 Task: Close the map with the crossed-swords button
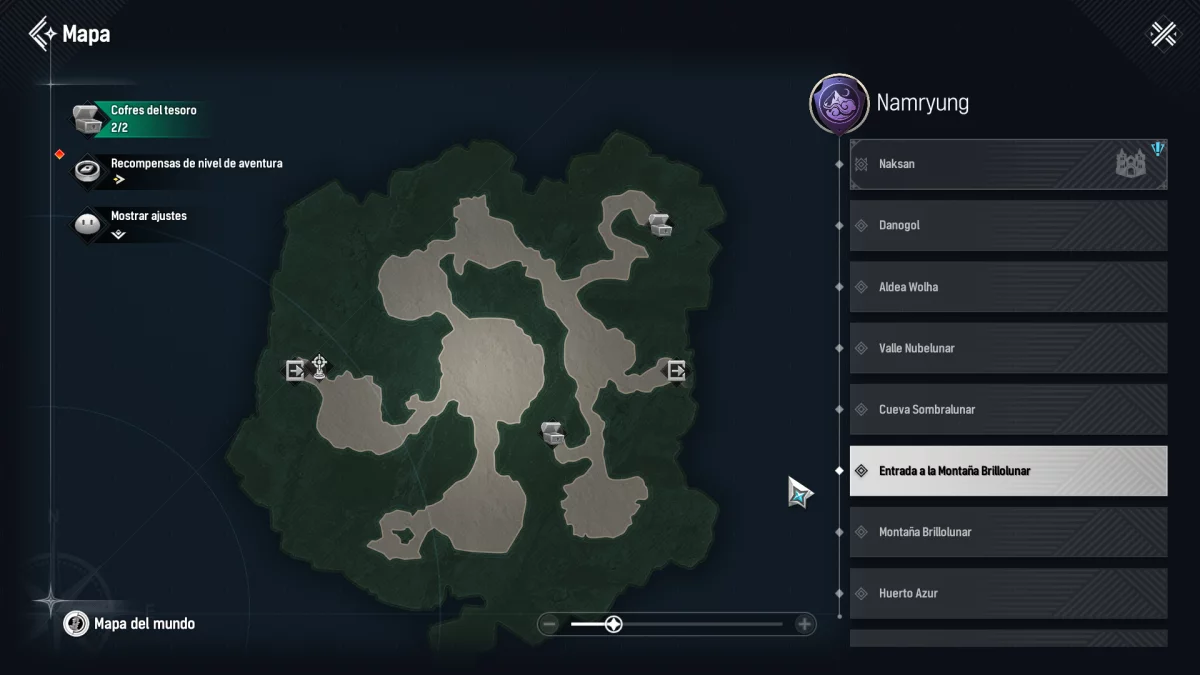pos(1163,34)
